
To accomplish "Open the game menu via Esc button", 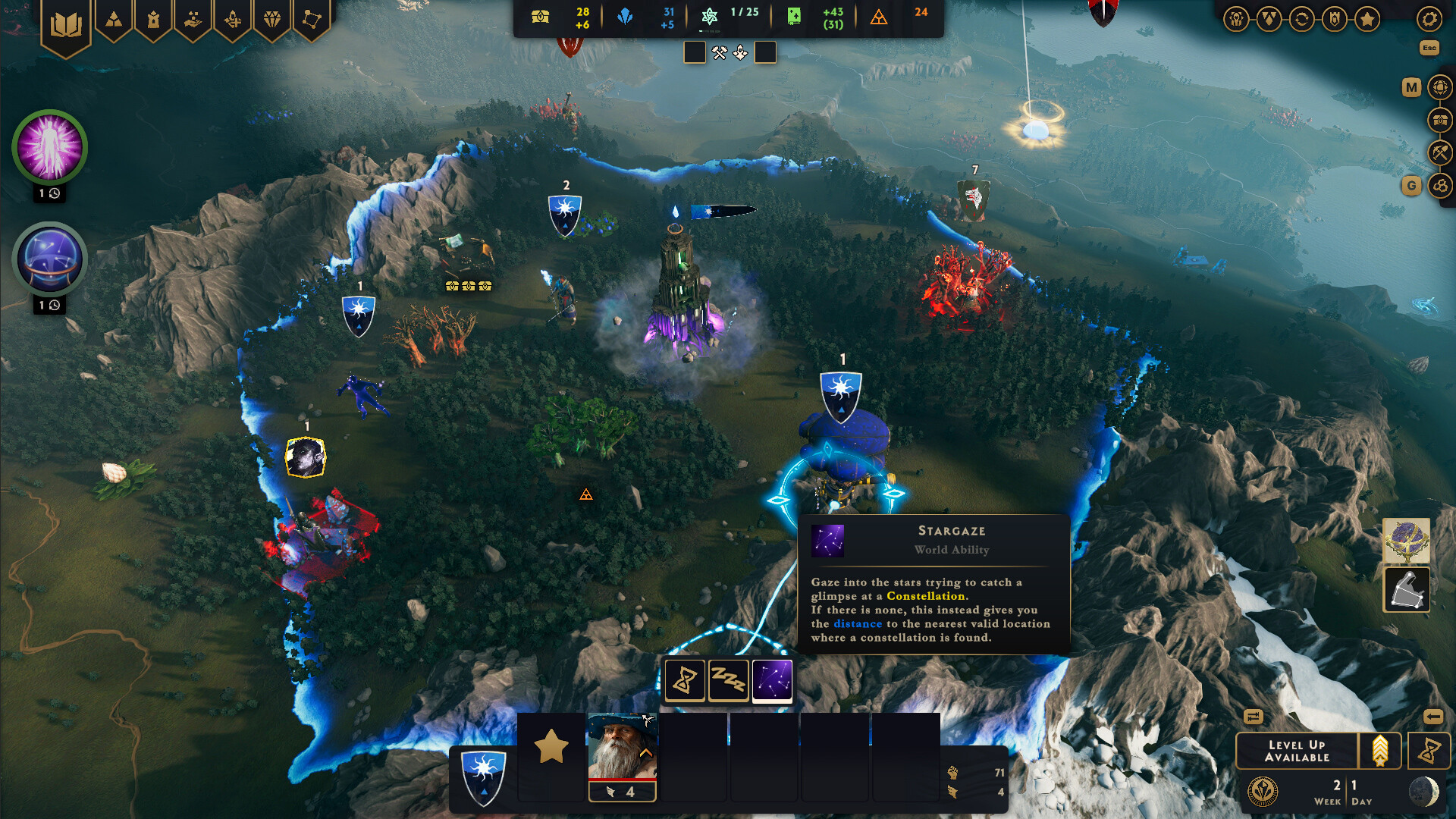I will (x=1430, y=48).
